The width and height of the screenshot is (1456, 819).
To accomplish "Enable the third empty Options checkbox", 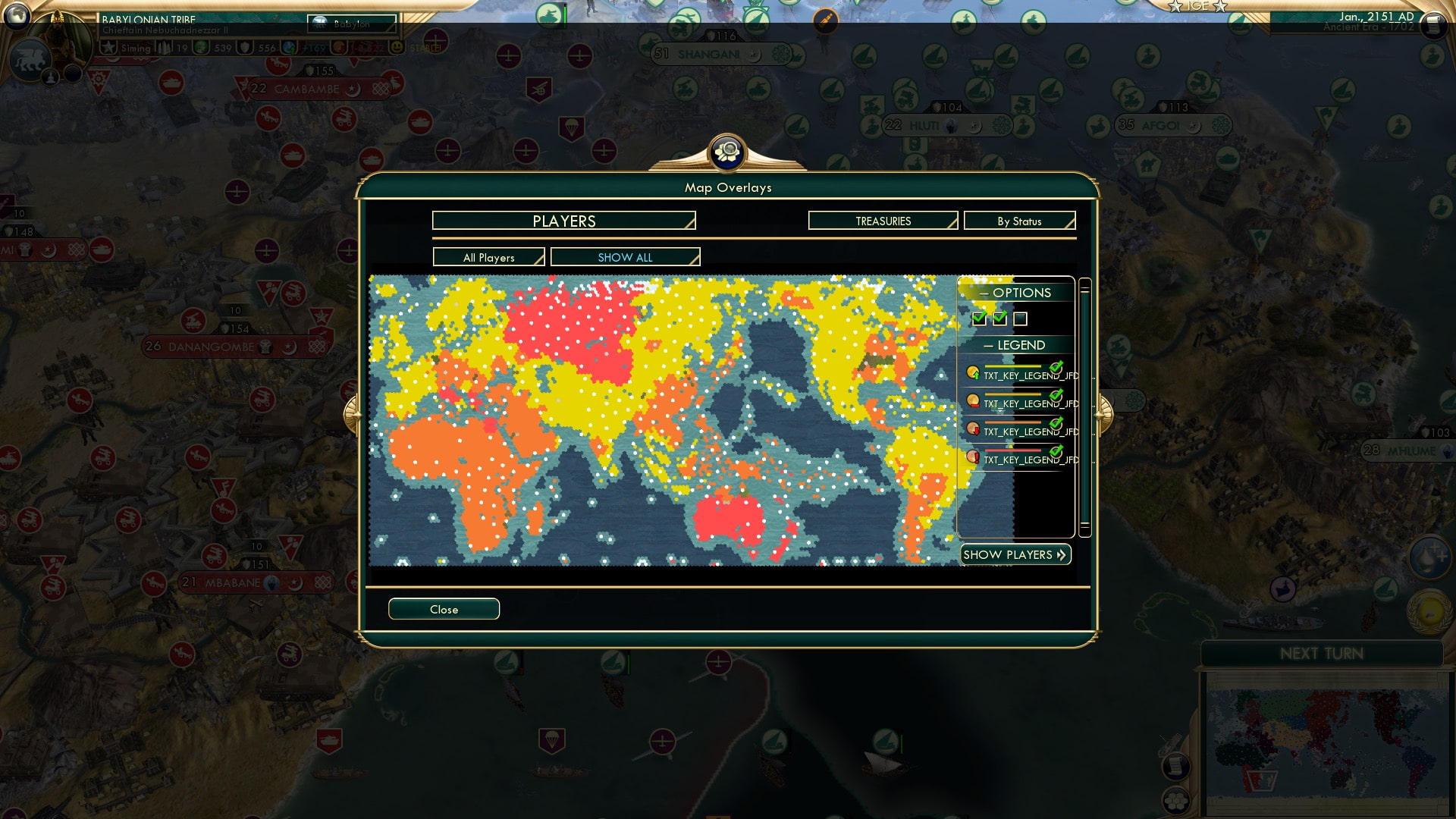I will (x=1020, y=318).
